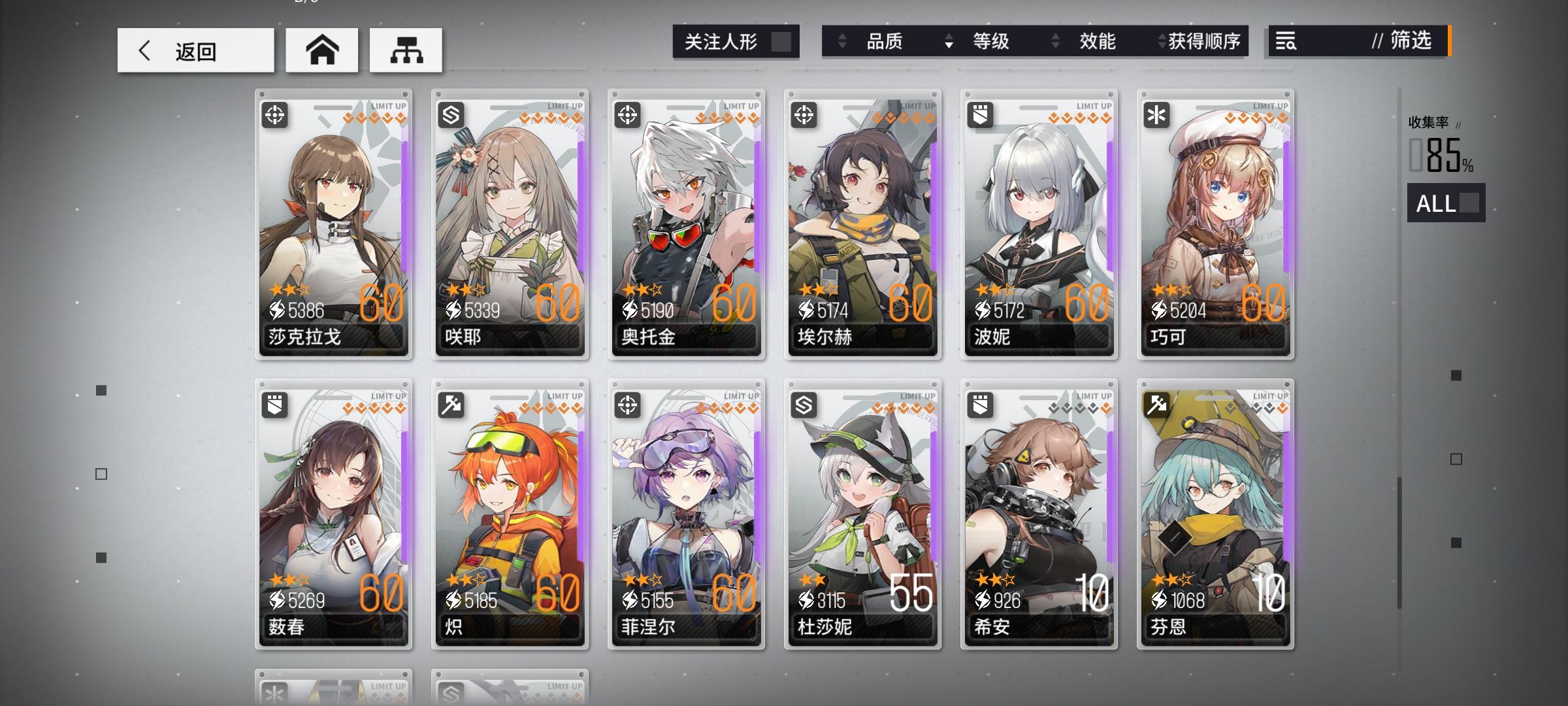Click the home icon in the top bar
This screenshot has width=1568, height=706.
click(321, 49)
